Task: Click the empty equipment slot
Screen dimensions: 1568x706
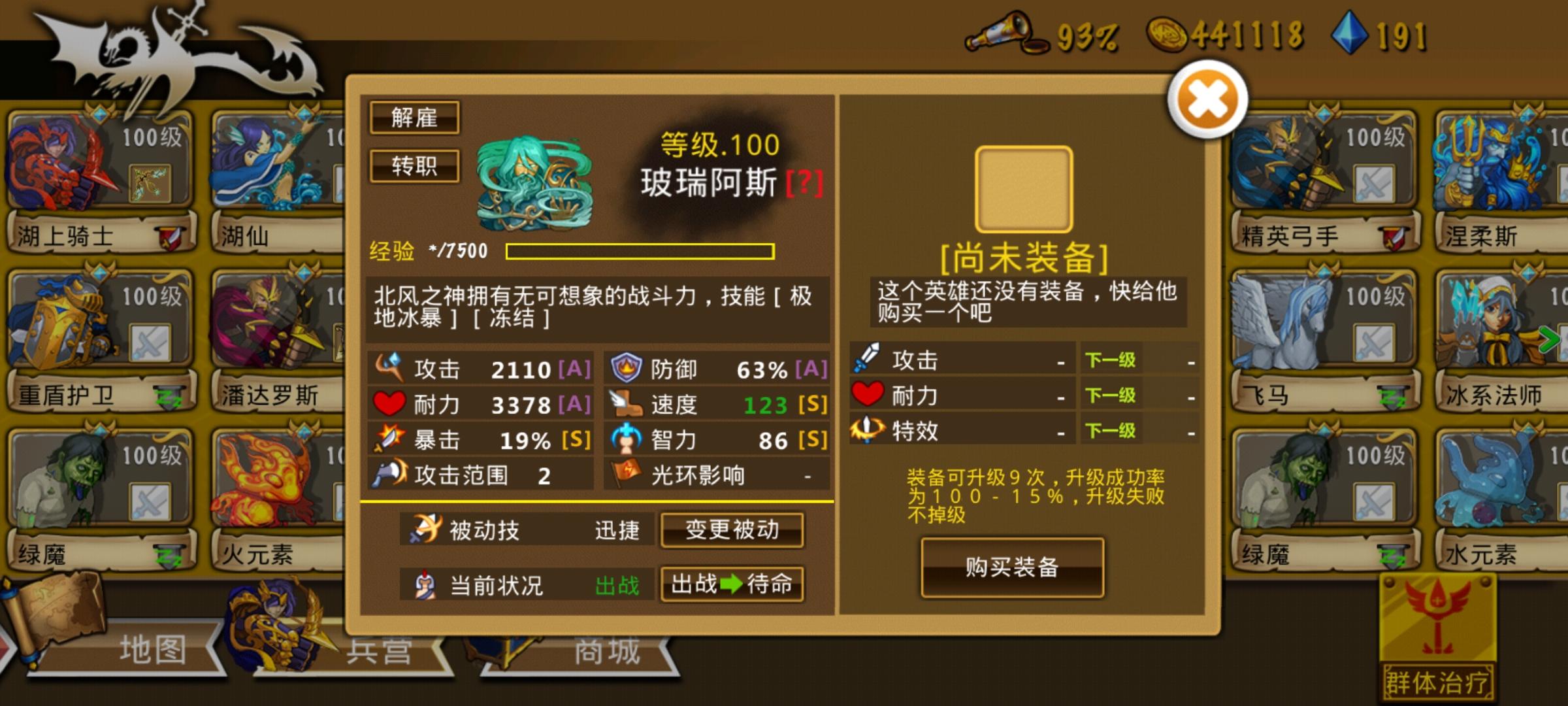Action: tap(1023, 188)
